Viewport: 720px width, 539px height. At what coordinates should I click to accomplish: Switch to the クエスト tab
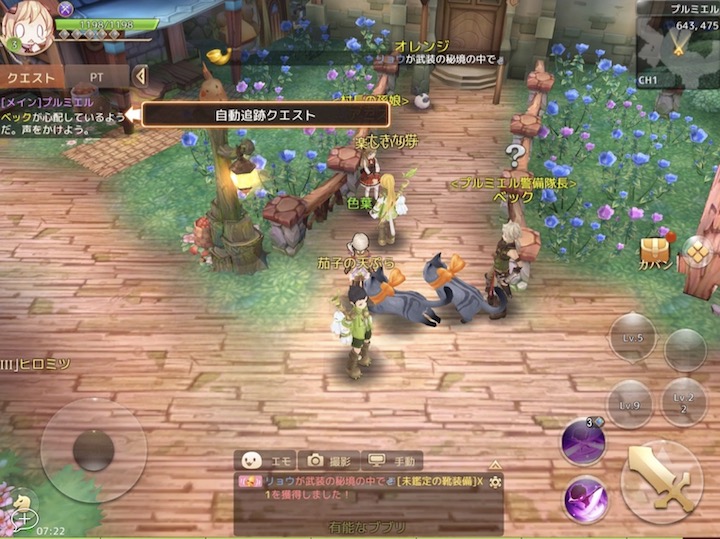click(31, 76)
